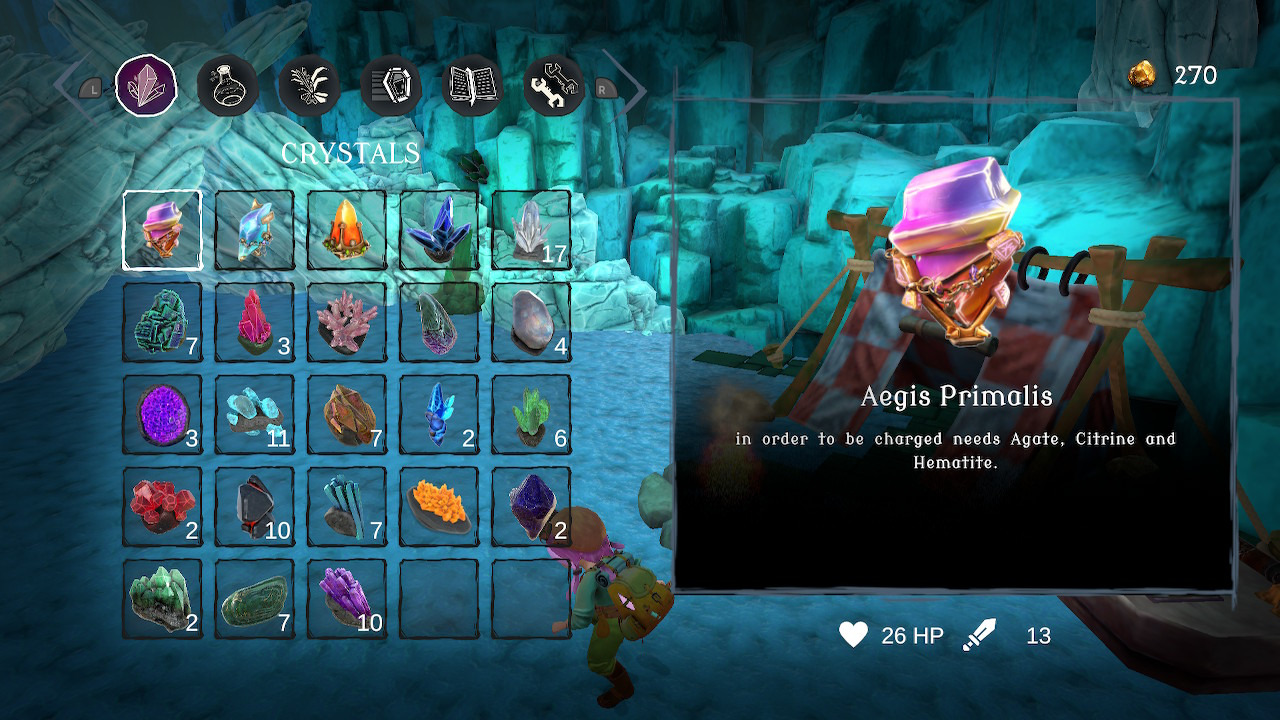Click the sword icon beside 13
1280x720 pixels.
(x=981, y=633)
